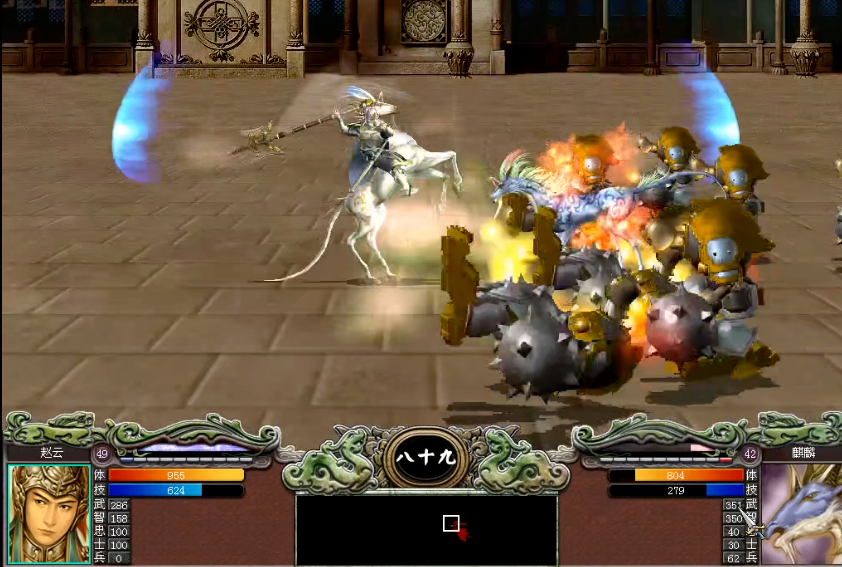
Task: Select the Qilin enemy portrait
Action: 802,516
